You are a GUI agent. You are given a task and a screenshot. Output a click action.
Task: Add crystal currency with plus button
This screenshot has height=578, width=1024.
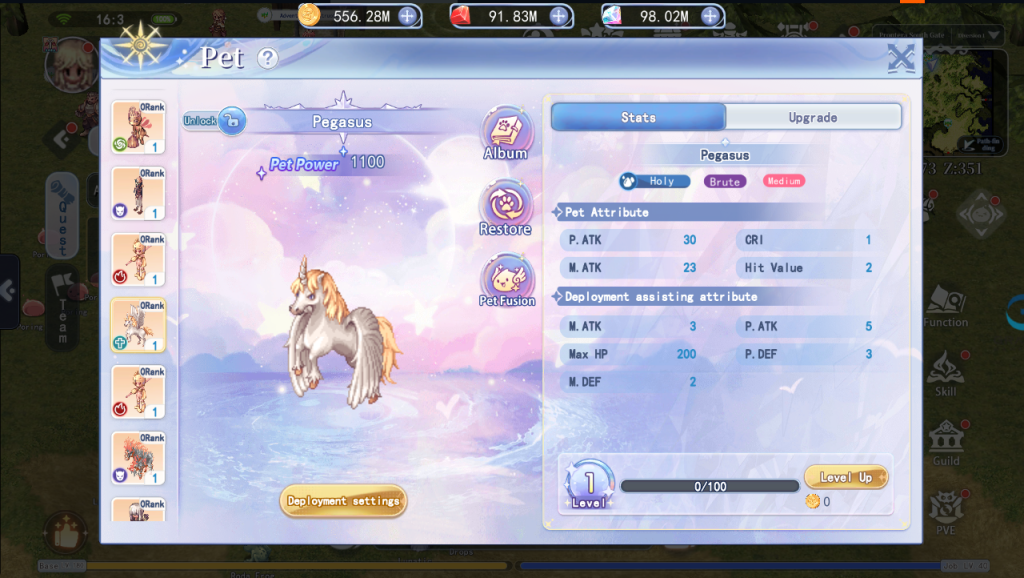point(710,16)
